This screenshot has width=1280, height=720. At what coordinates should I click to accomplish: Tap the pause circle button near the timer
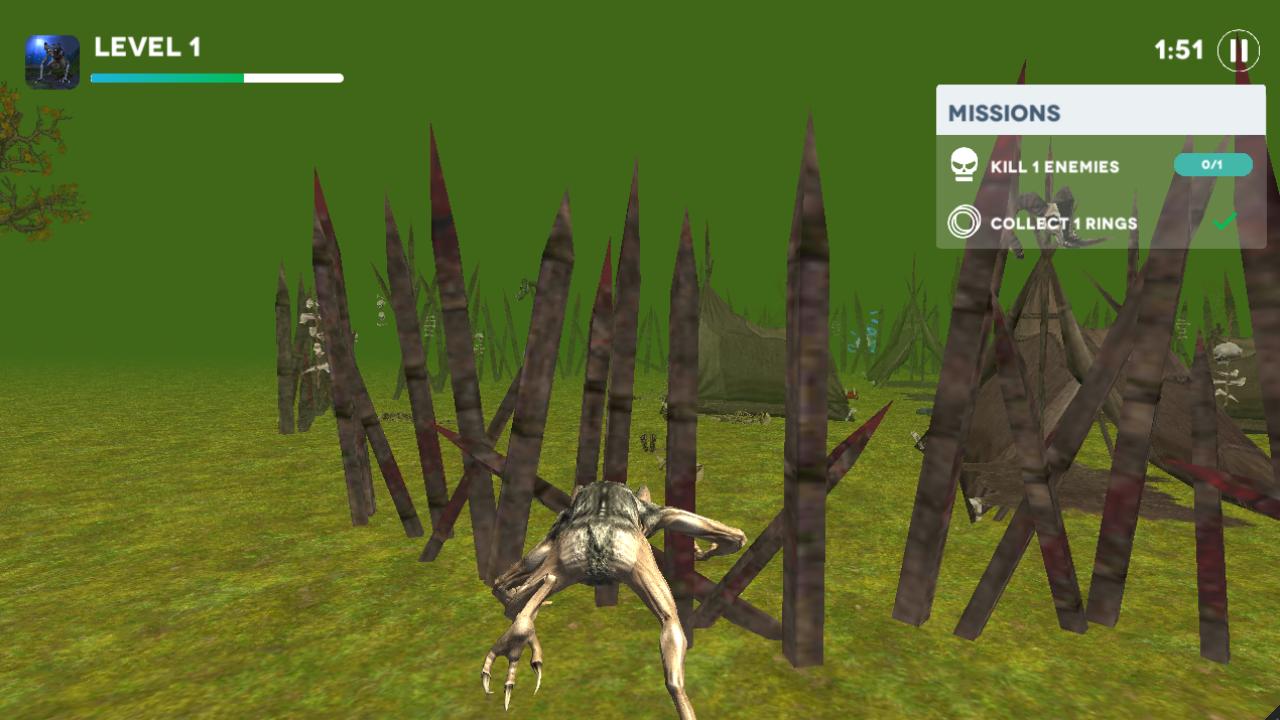[x=1238, y=50]
